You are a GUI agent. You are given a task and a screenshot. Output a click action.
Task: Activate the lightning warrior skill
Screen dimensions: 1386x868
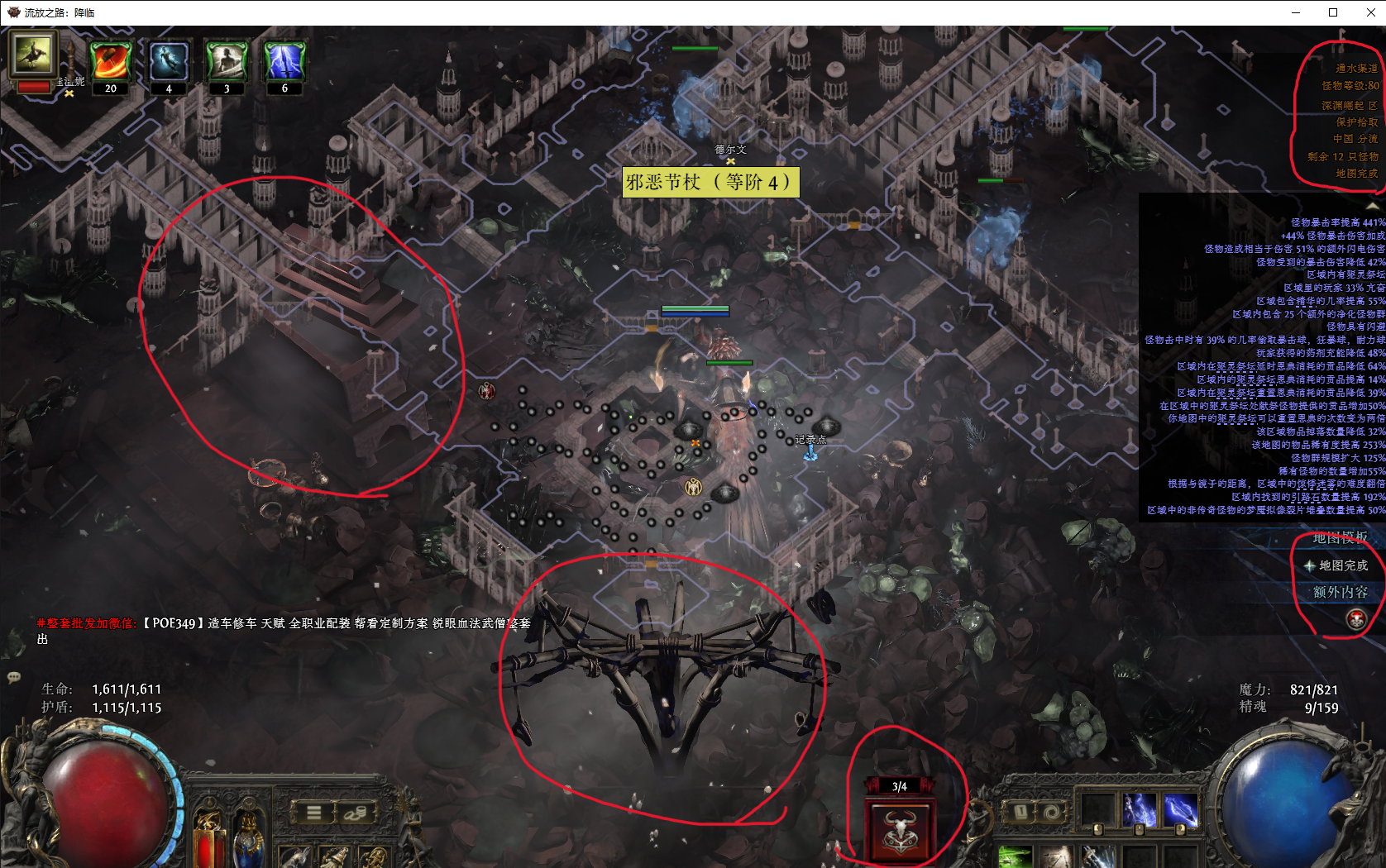click(x=1139, y=810)
